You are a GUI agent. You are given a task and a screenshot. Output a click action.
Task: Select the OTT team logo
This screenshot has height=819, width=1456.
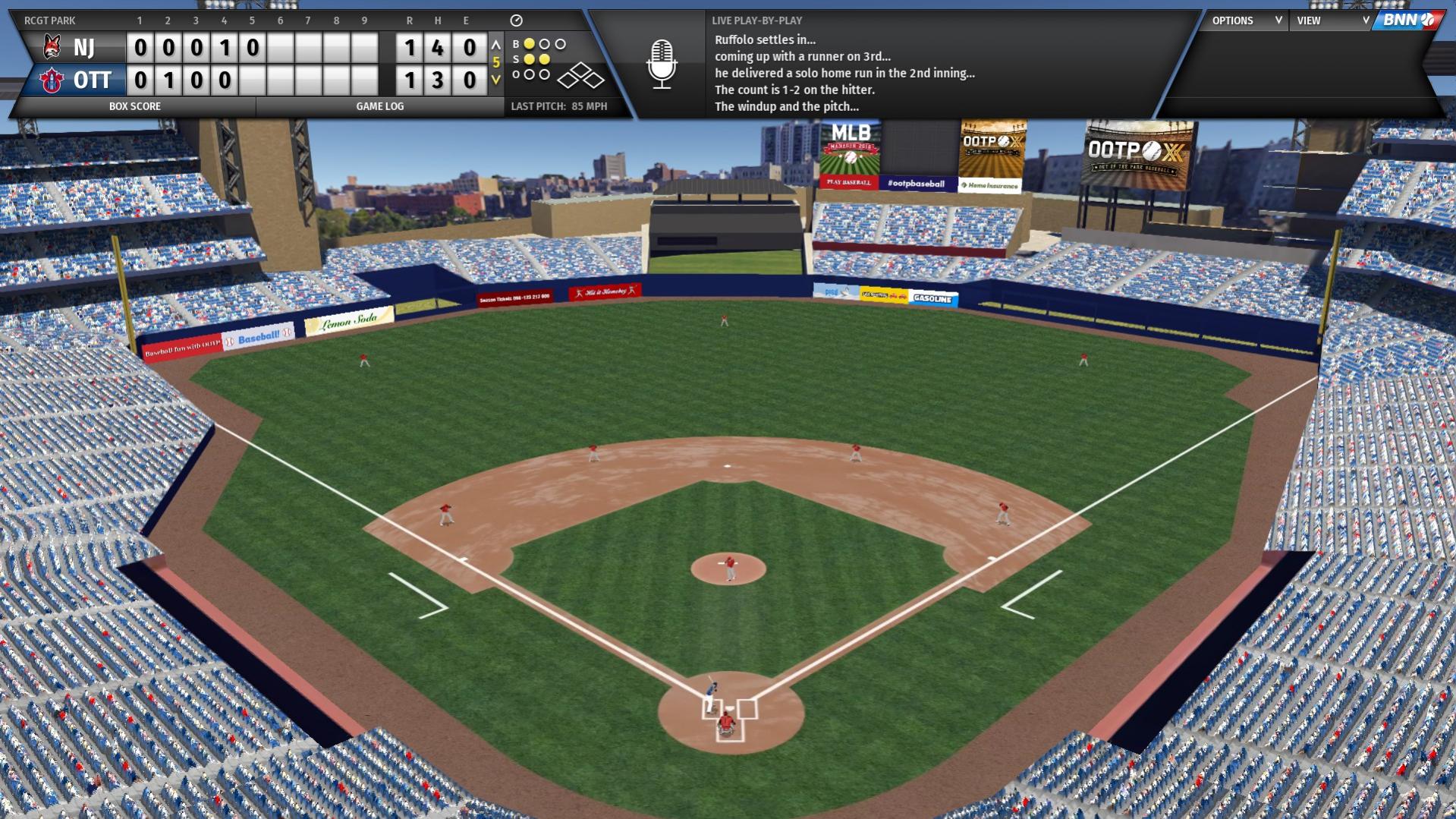click(52, 80)
